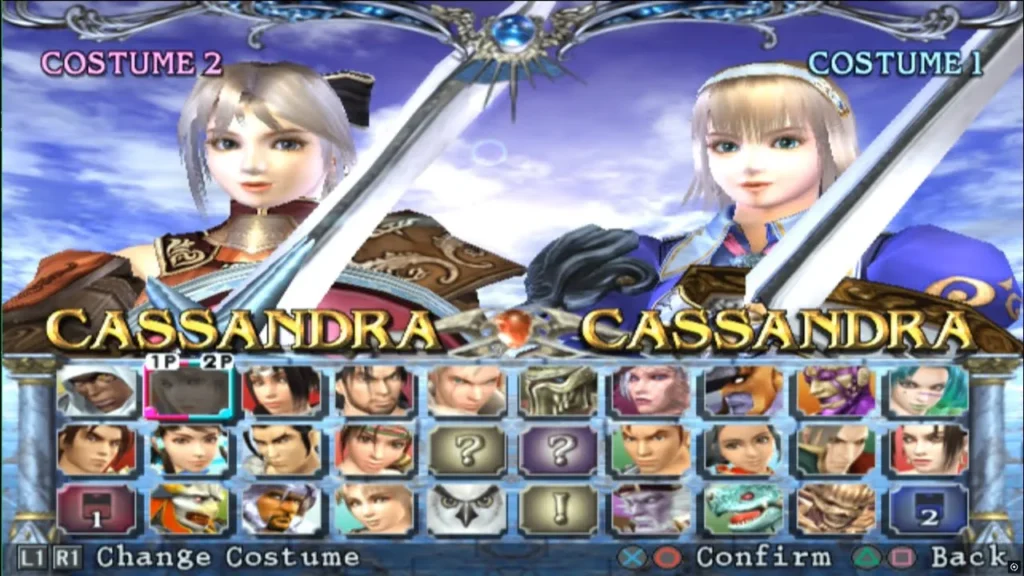This screenshot has width=1024, height=576.
Task: Choose the armored Nightmare helmet portrait
Action: tap(557, 391)
